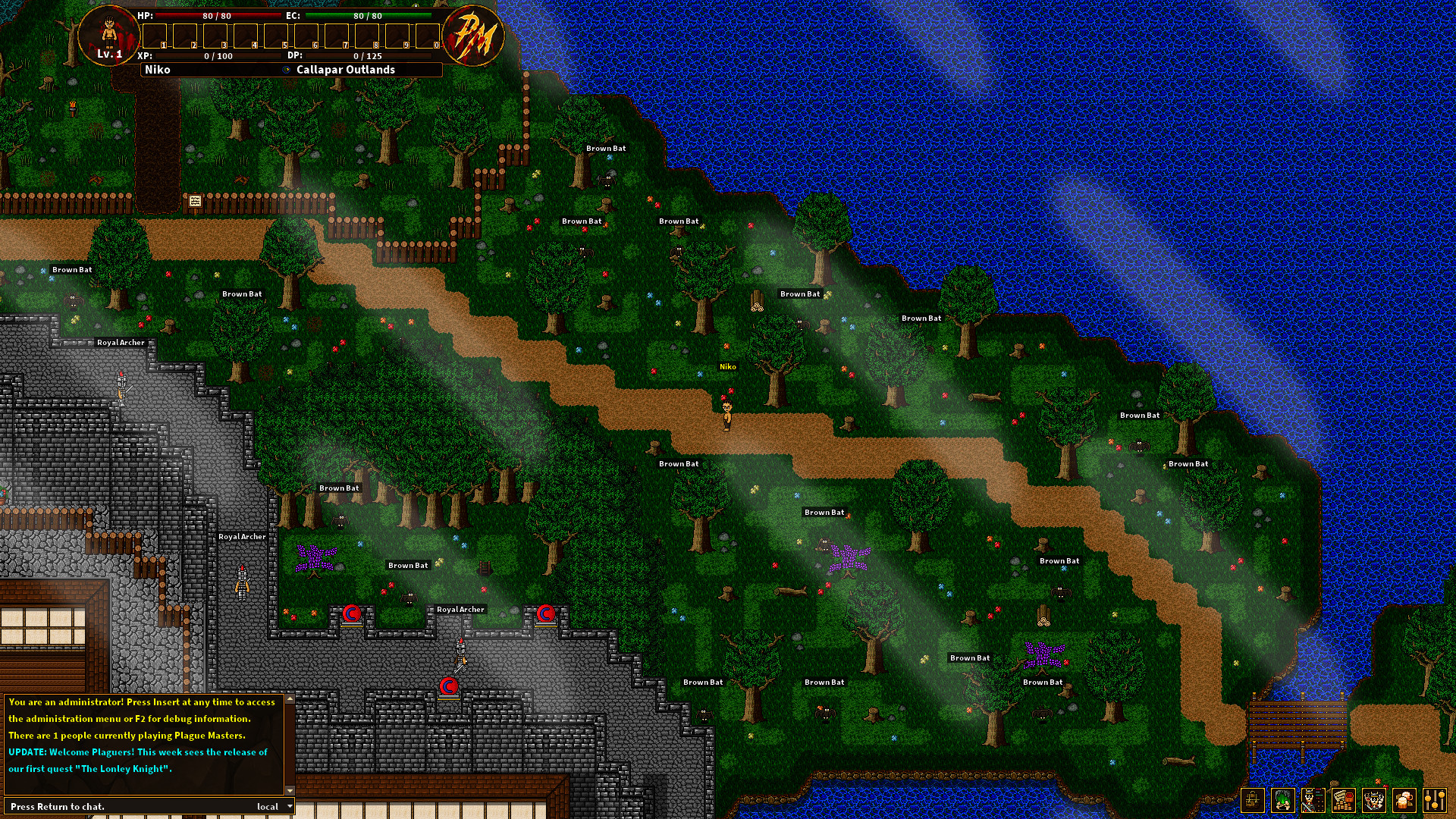Click the Callapar Outlands location label
The width and height of the screenshot is (1456, 819).
345,69
